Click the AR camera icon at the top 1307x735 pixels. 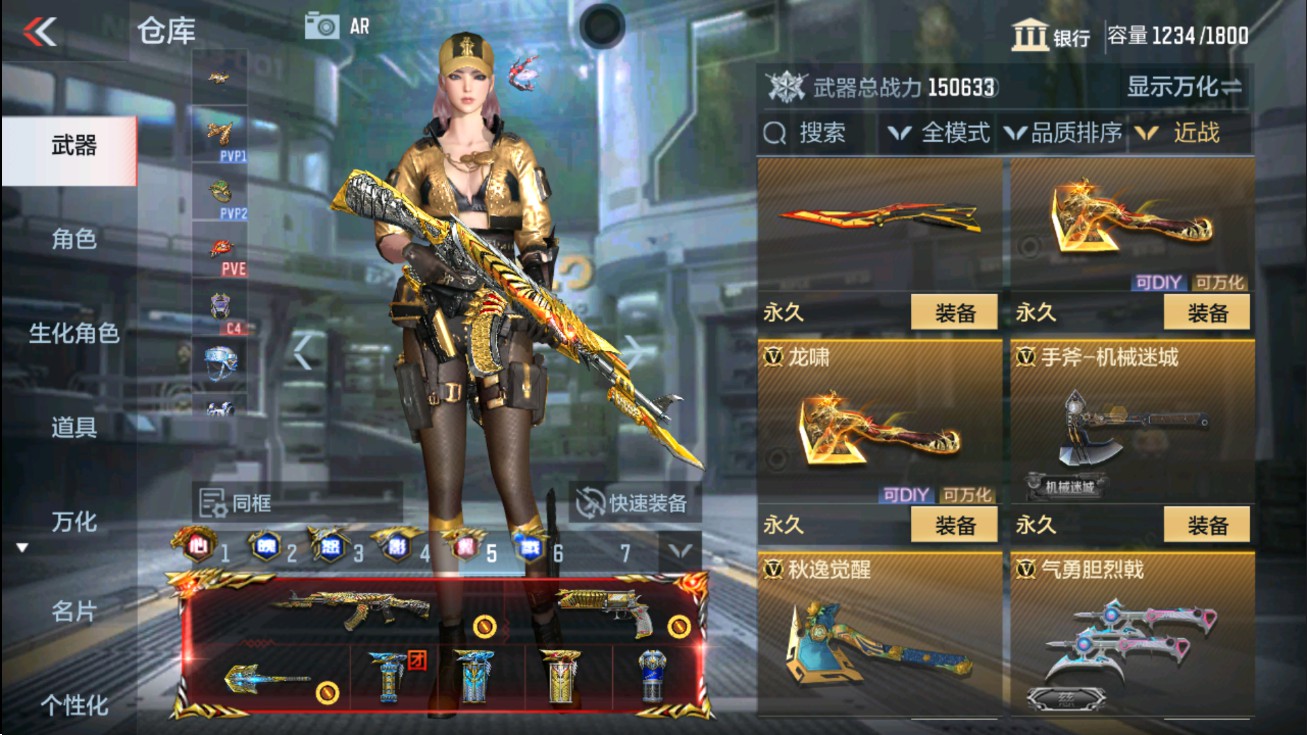click(324, 25)
